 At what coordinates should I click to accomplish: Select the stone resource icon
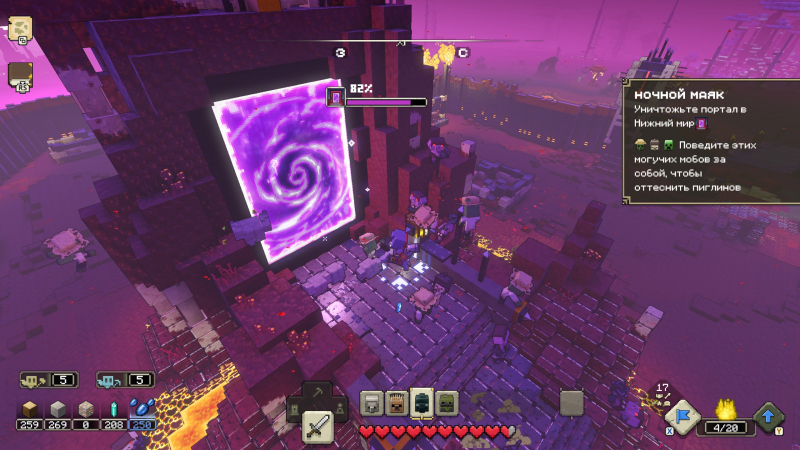click(x=58, y=409)
